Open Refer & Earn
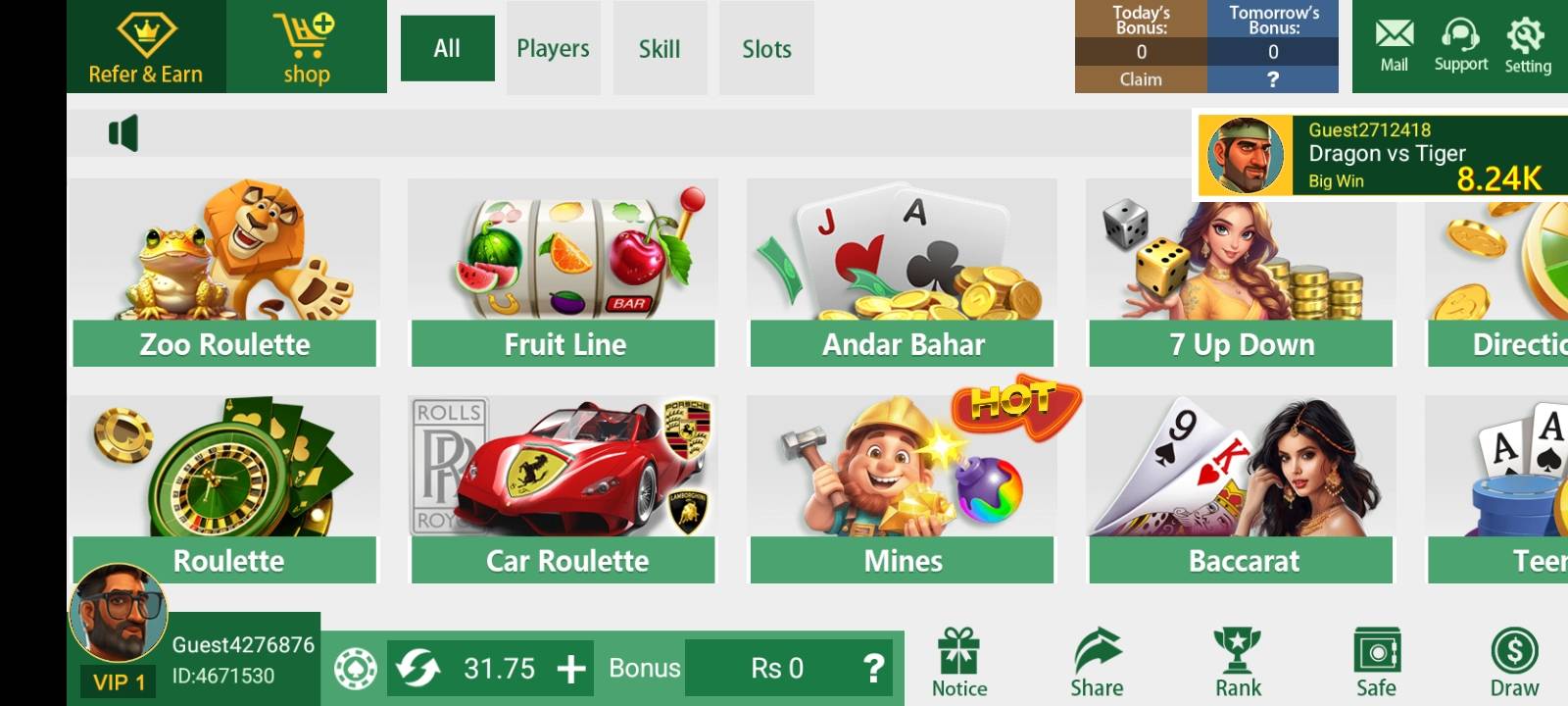Viewport: 1568px width, 706px height. pyautogui.click(x=145, y=46)
